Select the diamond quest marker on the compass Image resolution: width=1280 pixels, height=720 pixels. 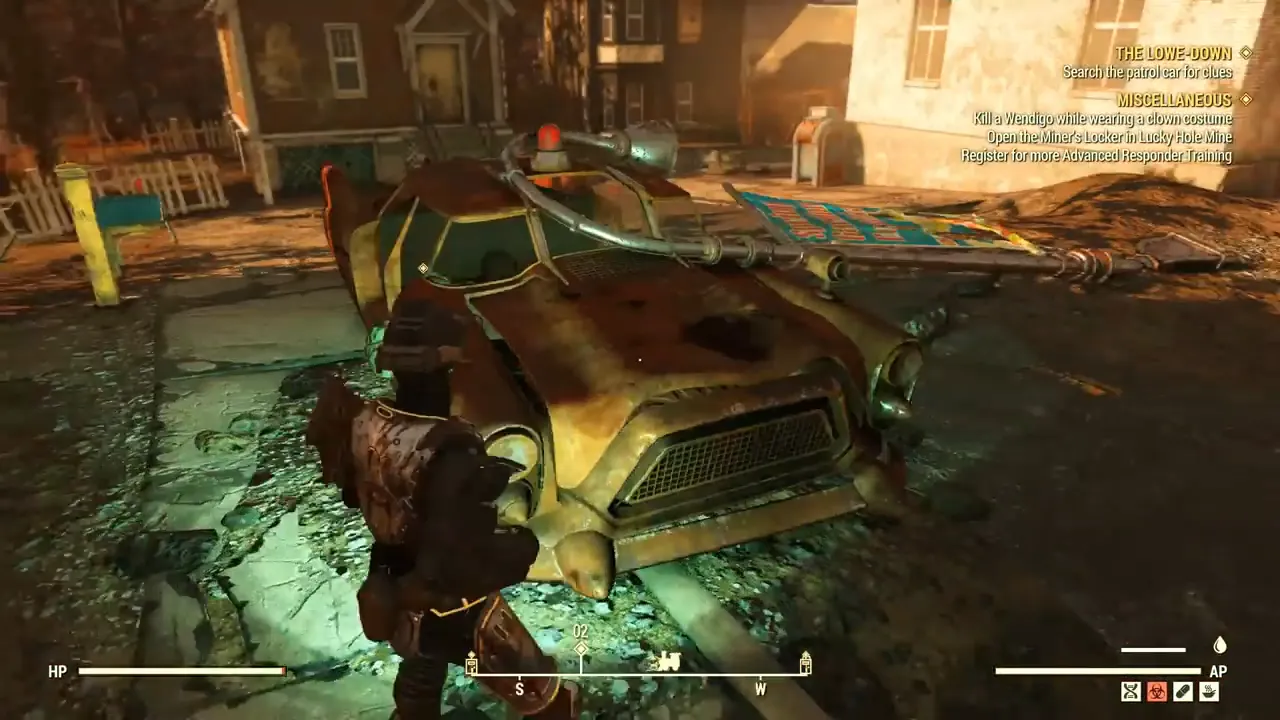coord(581,649)
